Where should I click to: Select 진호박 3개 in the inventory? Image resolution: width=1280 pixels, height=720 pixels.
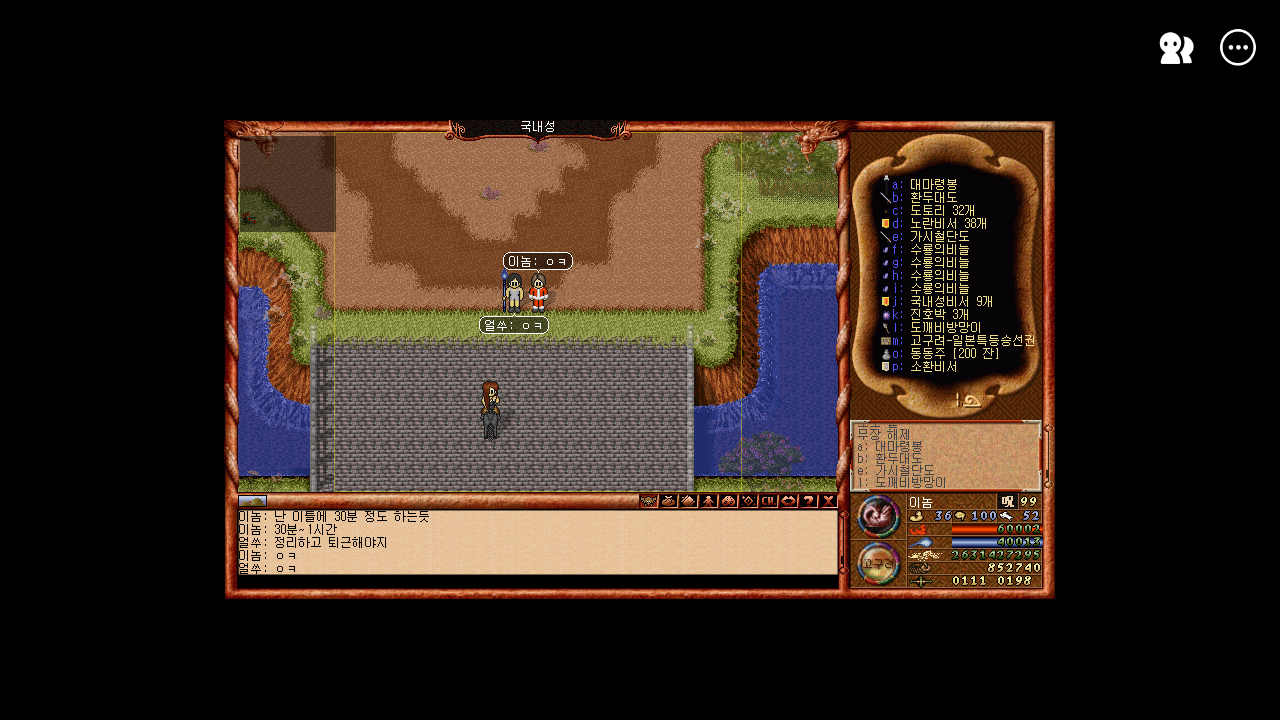(939, 314)
